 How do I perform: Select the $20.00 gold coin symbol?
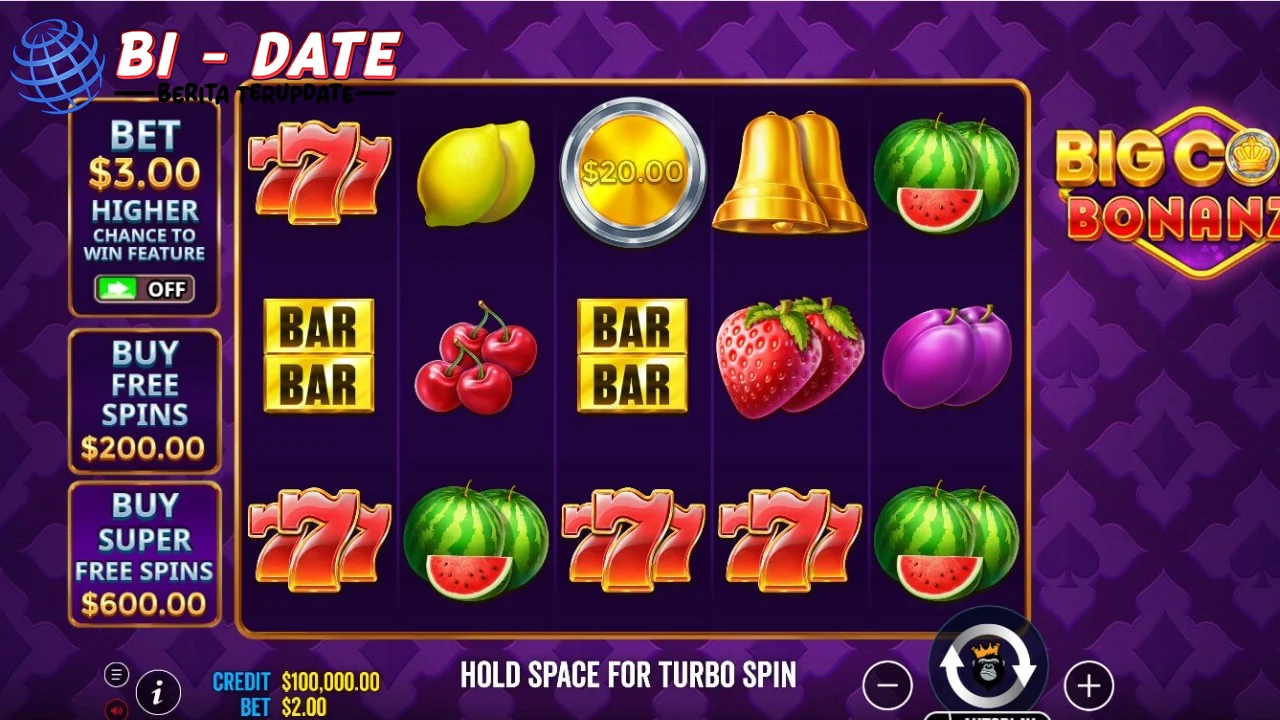(x=632, y=170)
